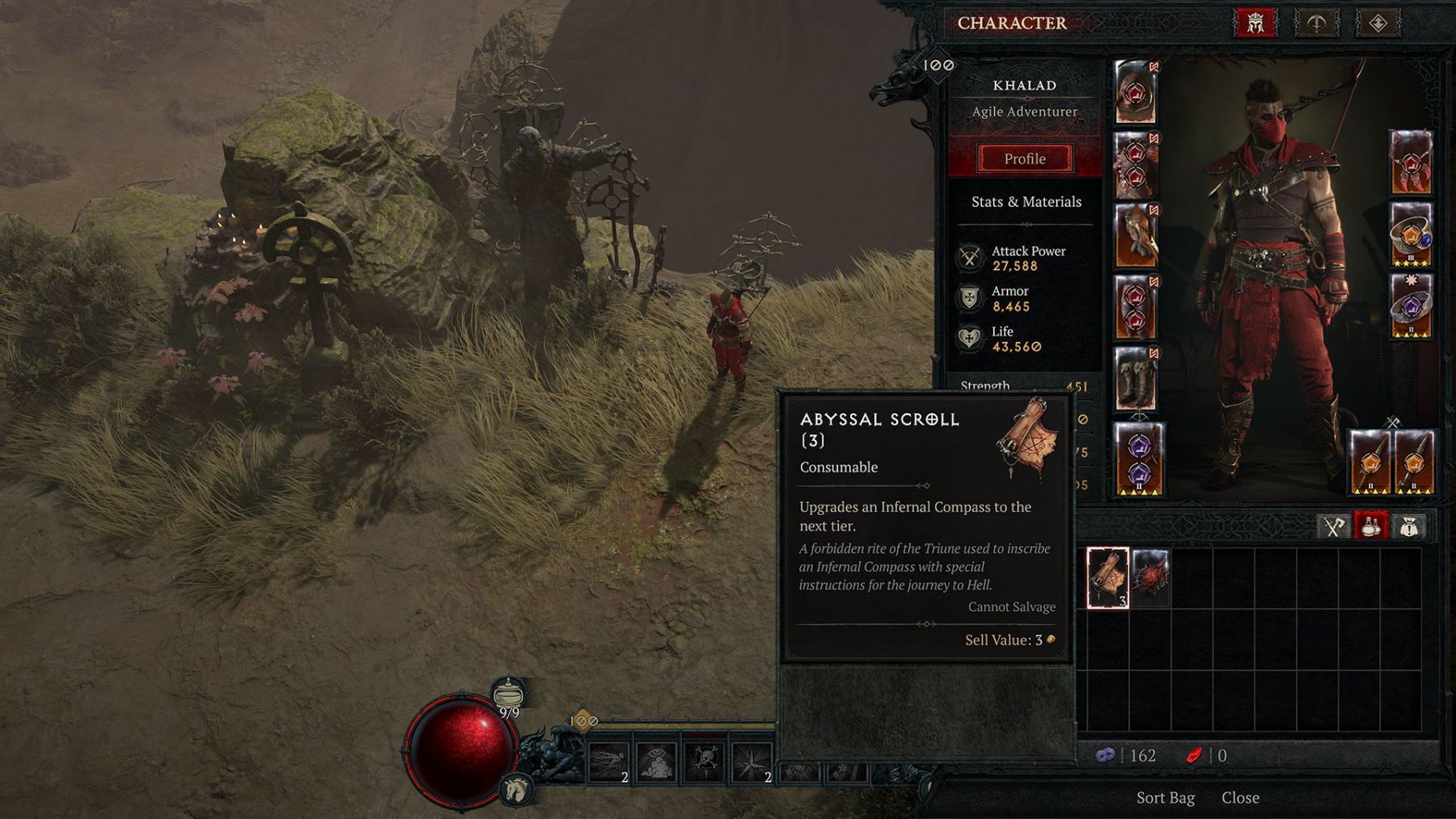Image resolution: width=1456 pixels, height=819 pixels.
Task: Select the spiked red orb item
Action: [x=1149, y=577]
